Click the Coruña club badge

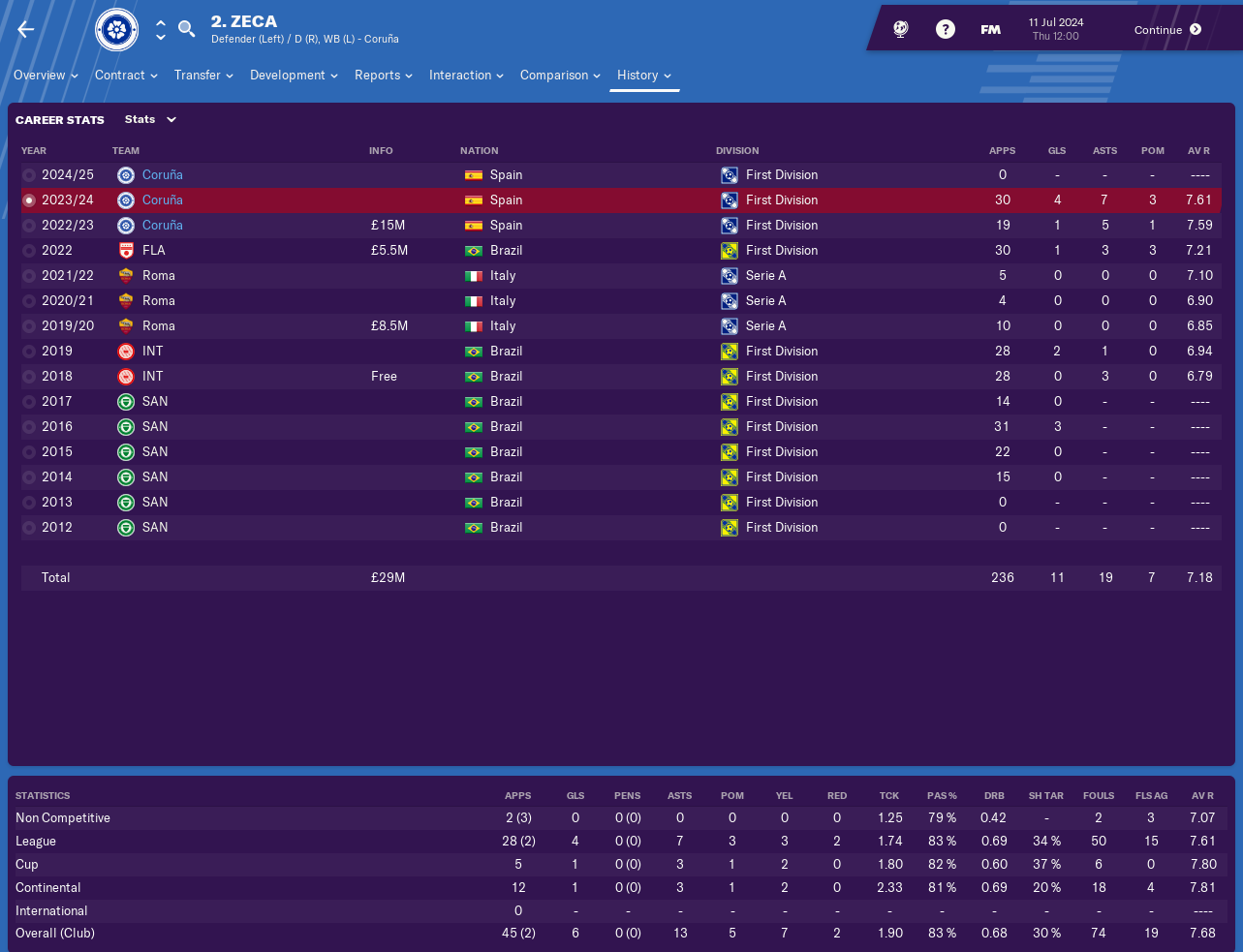click(117, 30)
